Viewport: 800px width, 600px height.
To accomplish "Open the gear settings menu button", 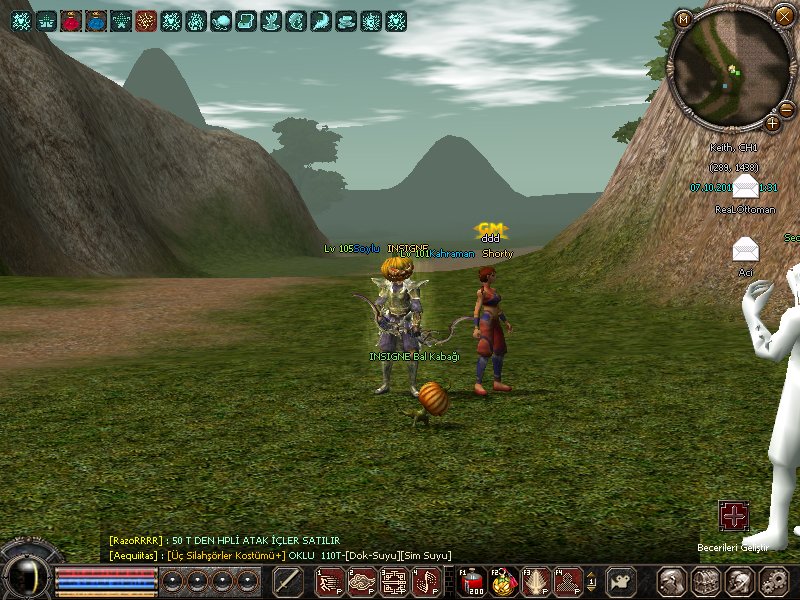I will [774, 580].
